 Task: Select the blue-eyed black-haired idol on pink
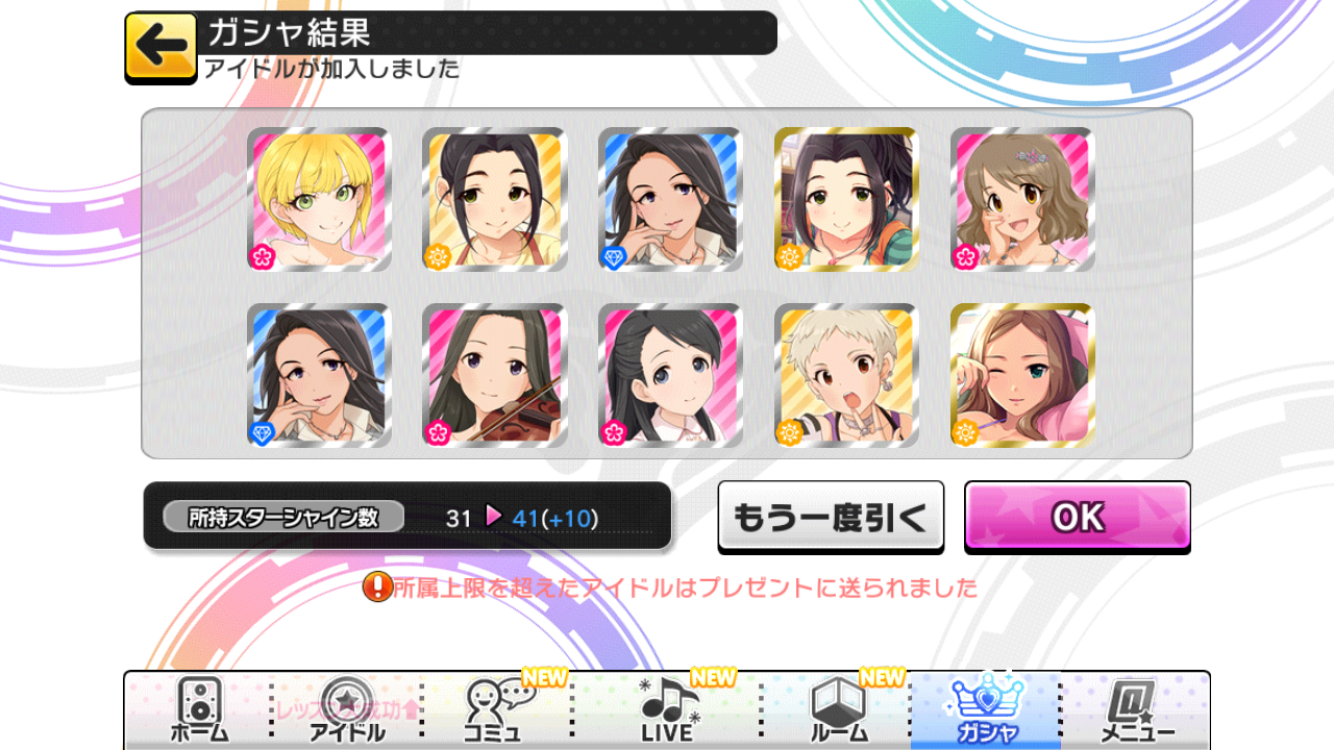[x=670, y=376]
